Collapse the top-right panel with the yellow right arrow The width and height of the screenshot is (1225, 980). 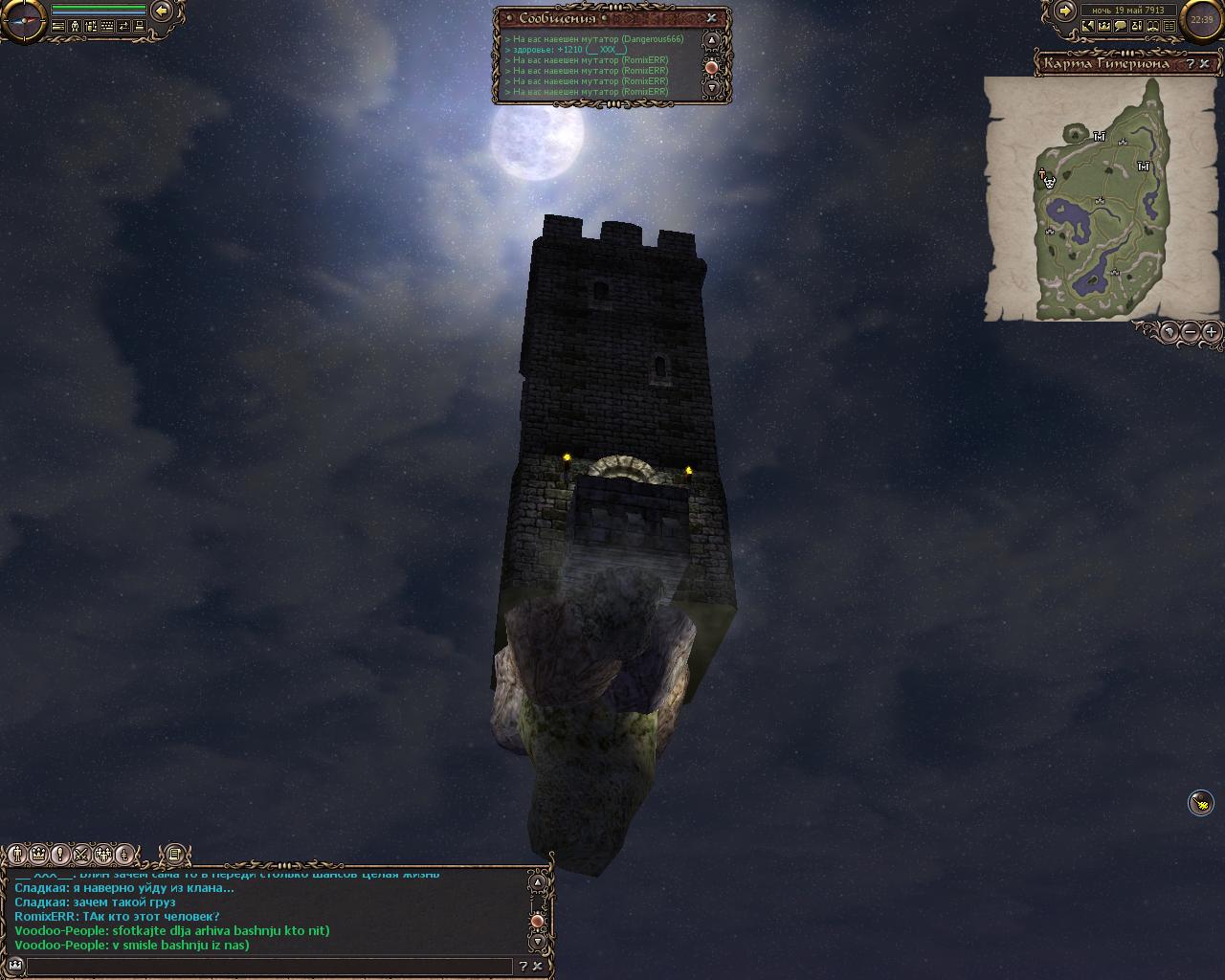(x=1064, y=11)
